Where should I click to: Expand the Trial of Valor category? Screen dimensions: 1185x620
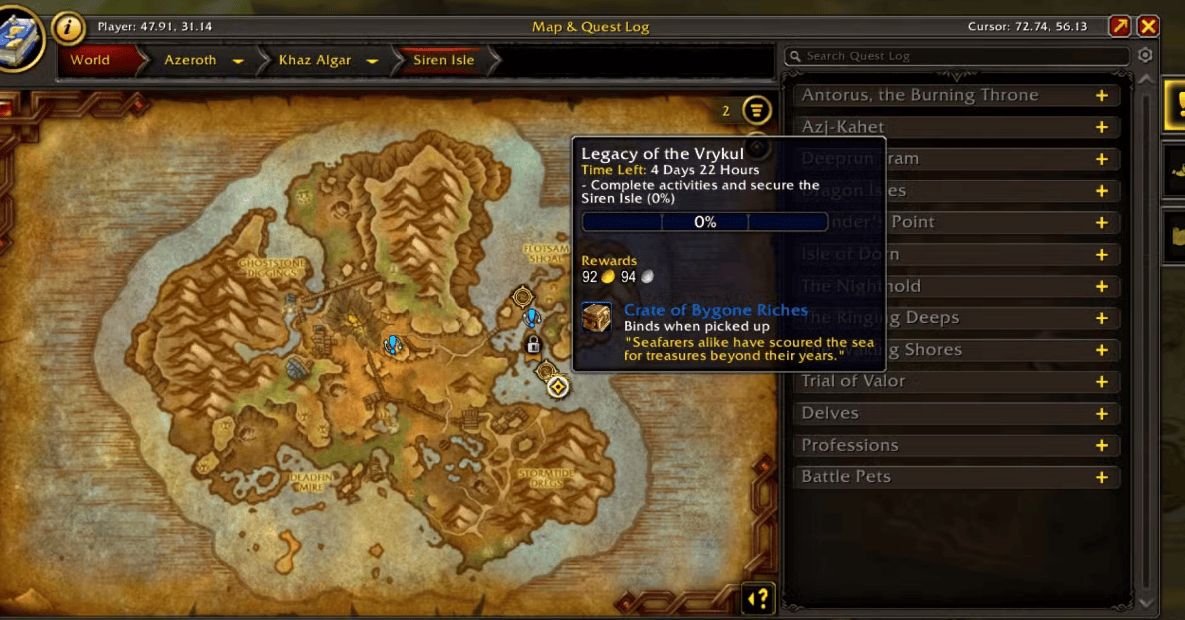tap(1101, 382)
